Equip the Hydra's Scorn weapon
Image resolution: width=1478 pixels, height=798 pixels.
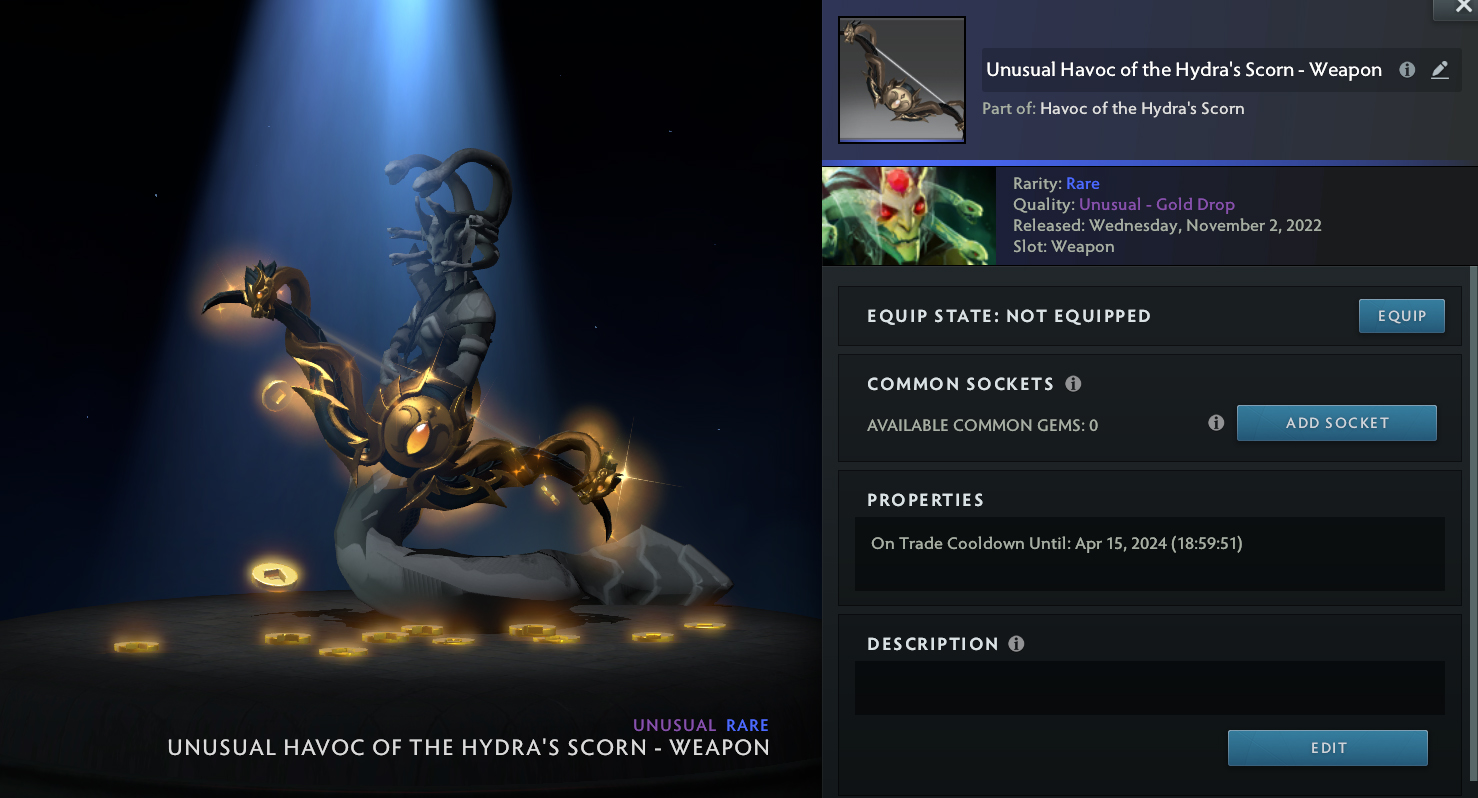(1401, 316)
